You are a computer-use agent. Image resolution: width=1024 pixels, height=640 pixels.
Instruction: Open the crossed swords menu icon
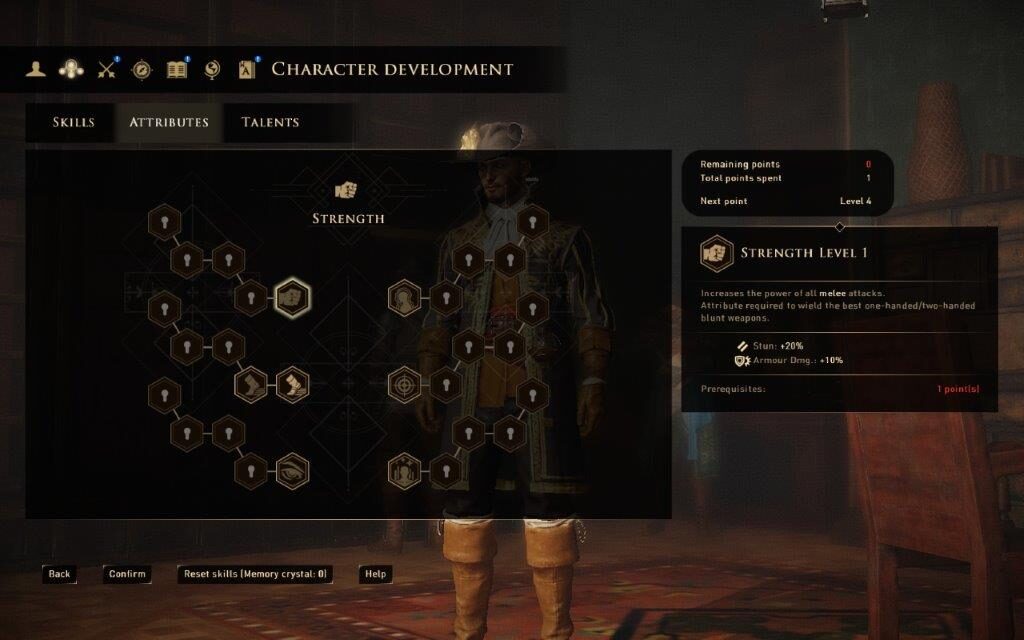click(107, 69)
